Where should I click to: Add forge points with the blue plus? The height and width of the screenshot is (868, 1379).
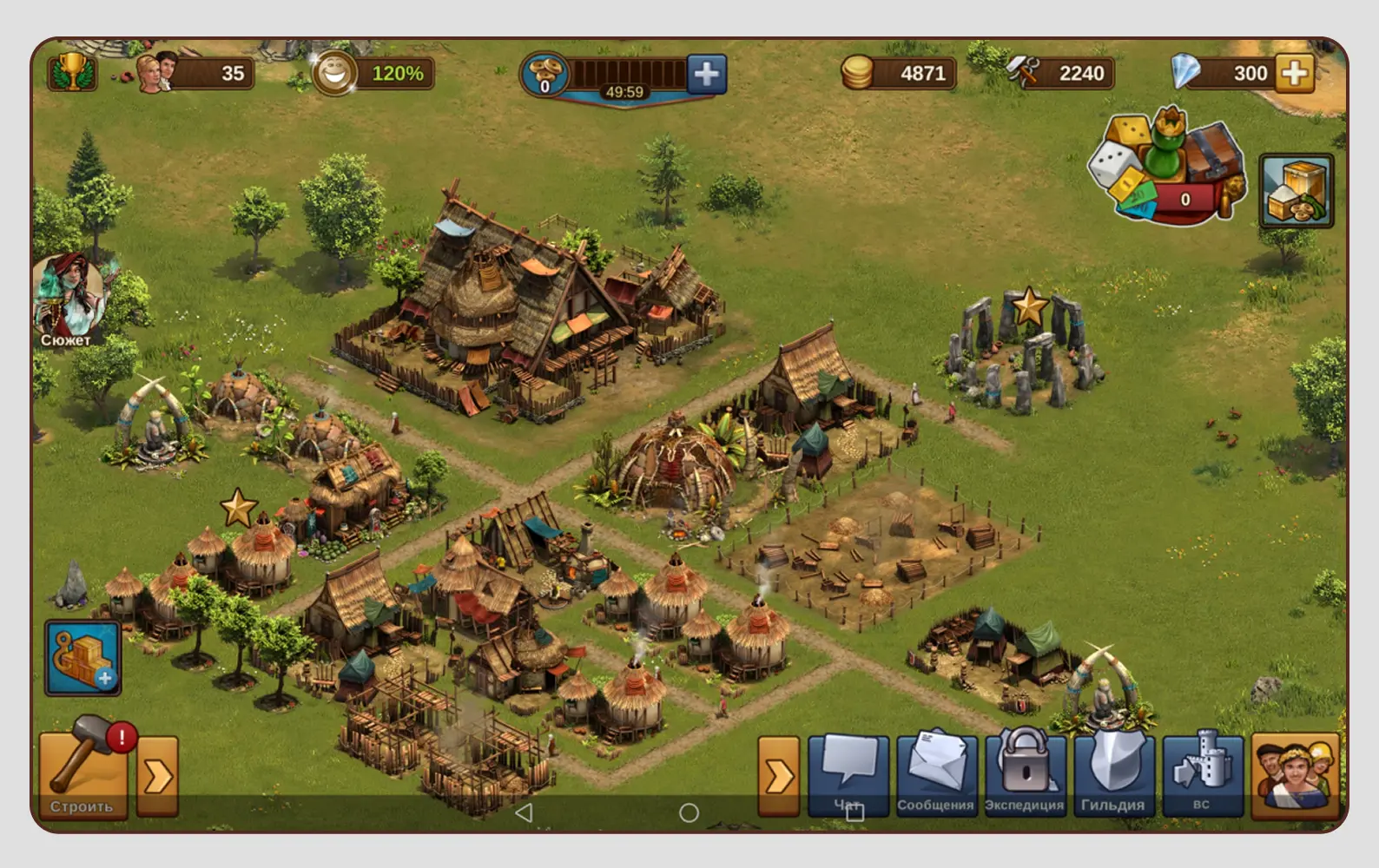tap(707, 74)
